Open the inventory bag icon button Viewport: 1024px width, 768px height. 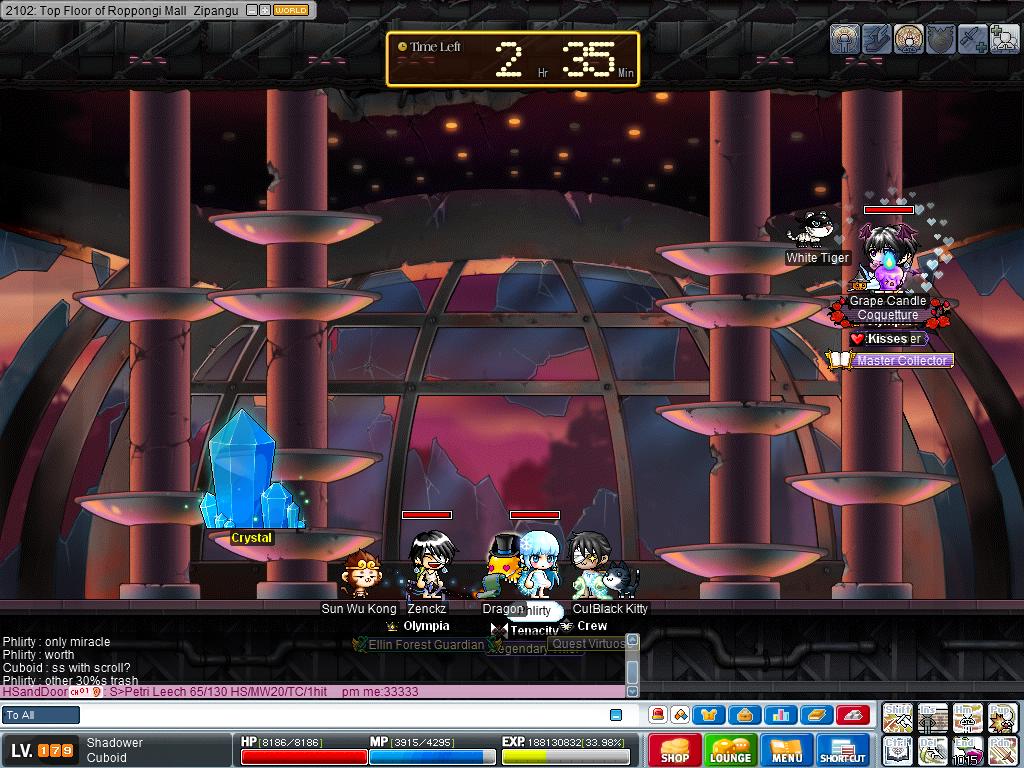click(744, 715)
